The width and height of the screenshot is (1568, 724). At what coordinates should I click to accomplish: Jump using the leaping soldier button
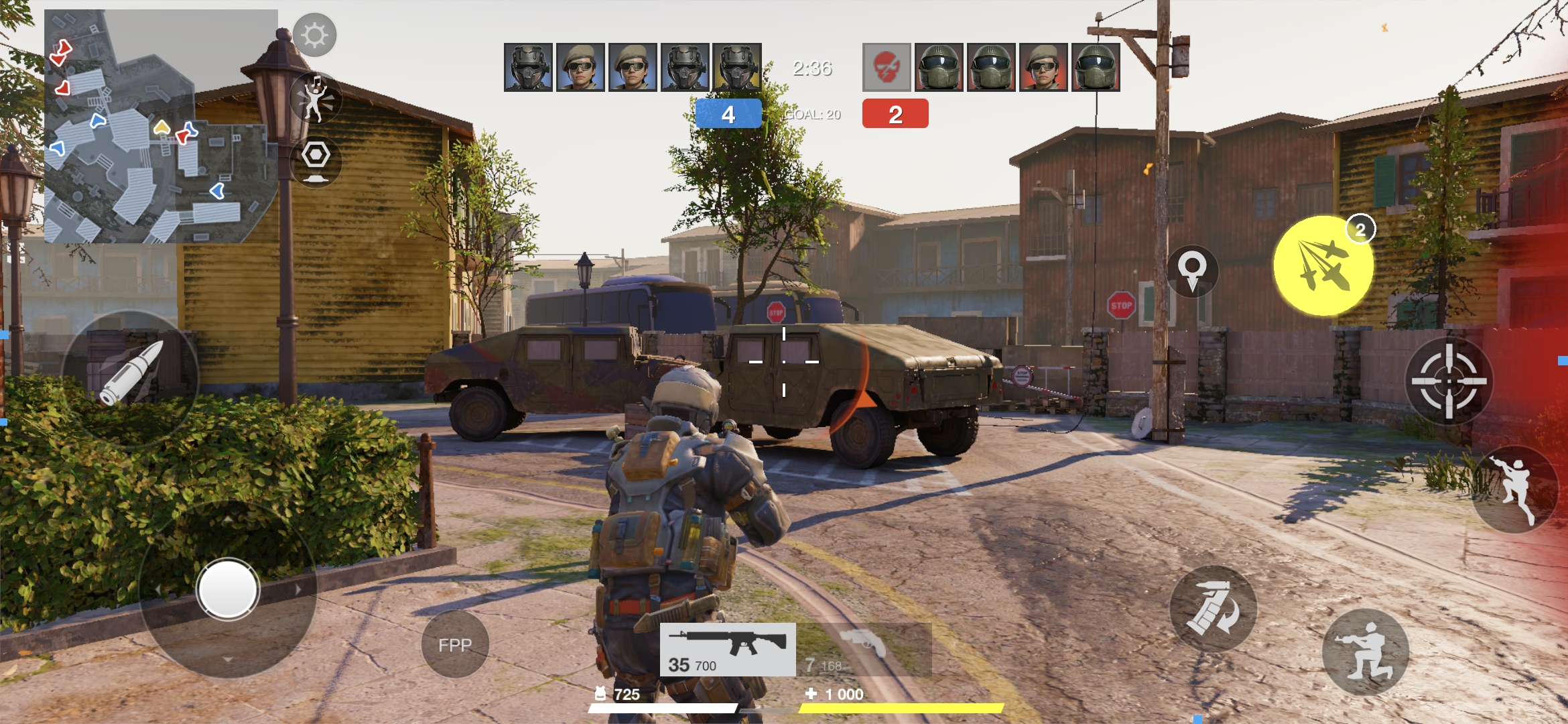click(x=1515, y=489)
